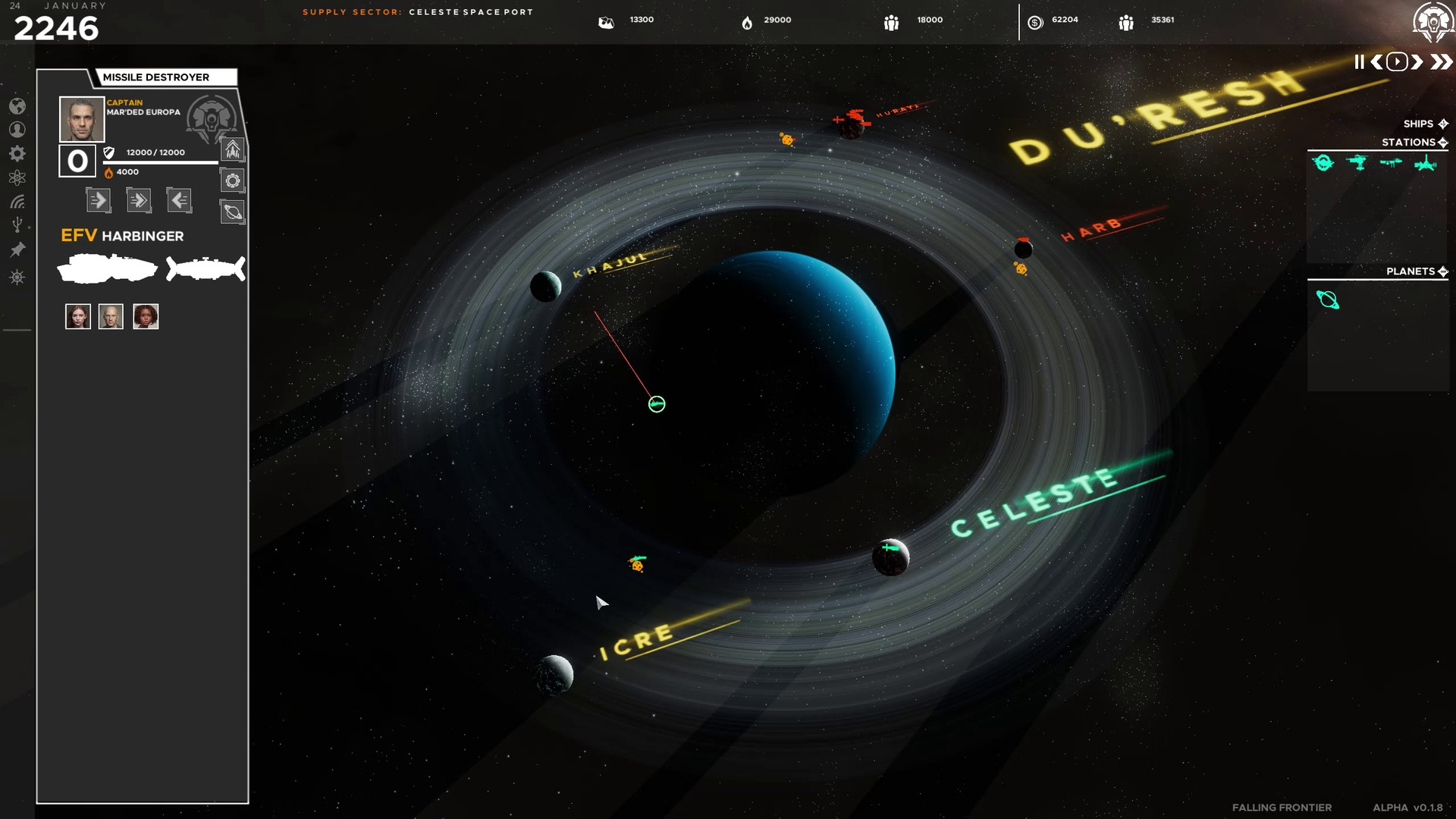Expand the SHIPS panel header
Image resolution: width=1456 pixels, height=819 pixels.
pyautogui.click(x=1442, y=124)
